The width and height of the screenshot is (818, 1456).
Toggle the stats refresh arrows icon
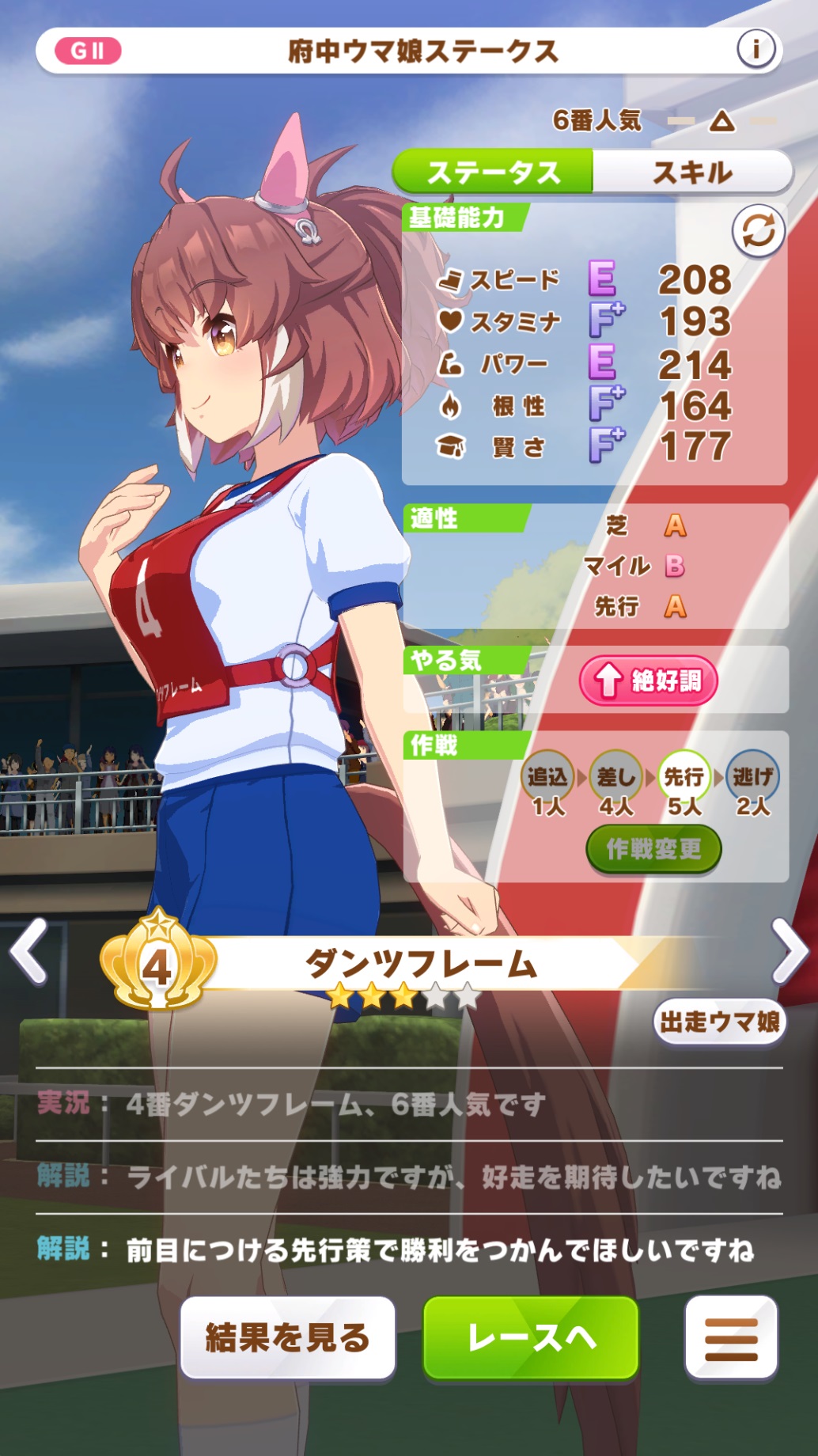click(x=758, y=231)
